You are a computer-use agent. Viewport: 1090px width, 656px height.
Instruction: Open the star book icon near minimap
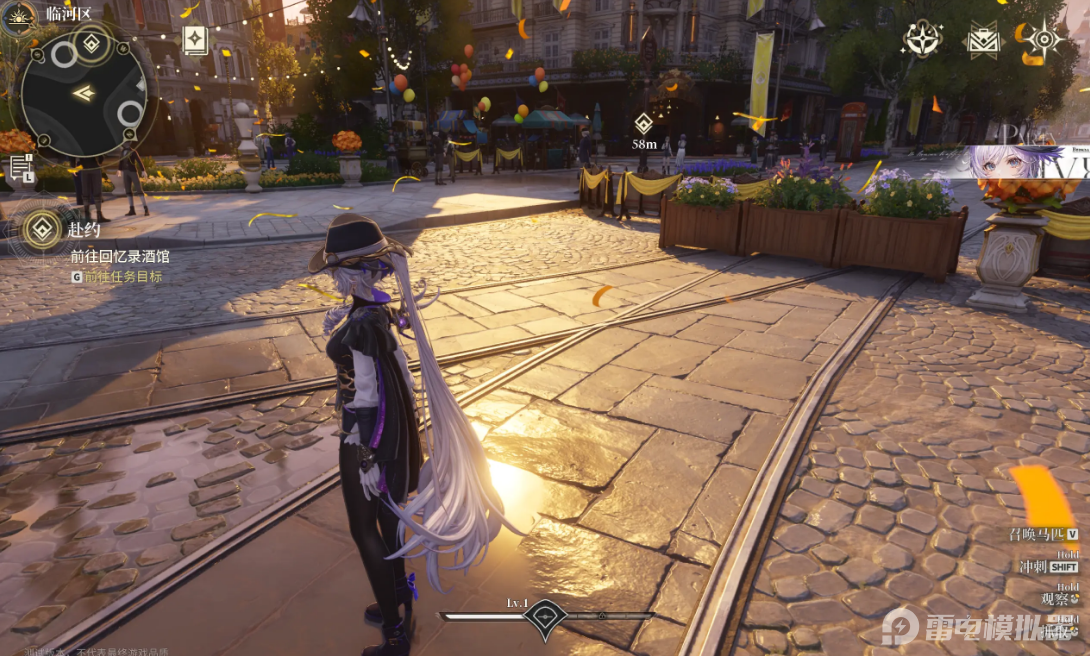click(195, 40)
